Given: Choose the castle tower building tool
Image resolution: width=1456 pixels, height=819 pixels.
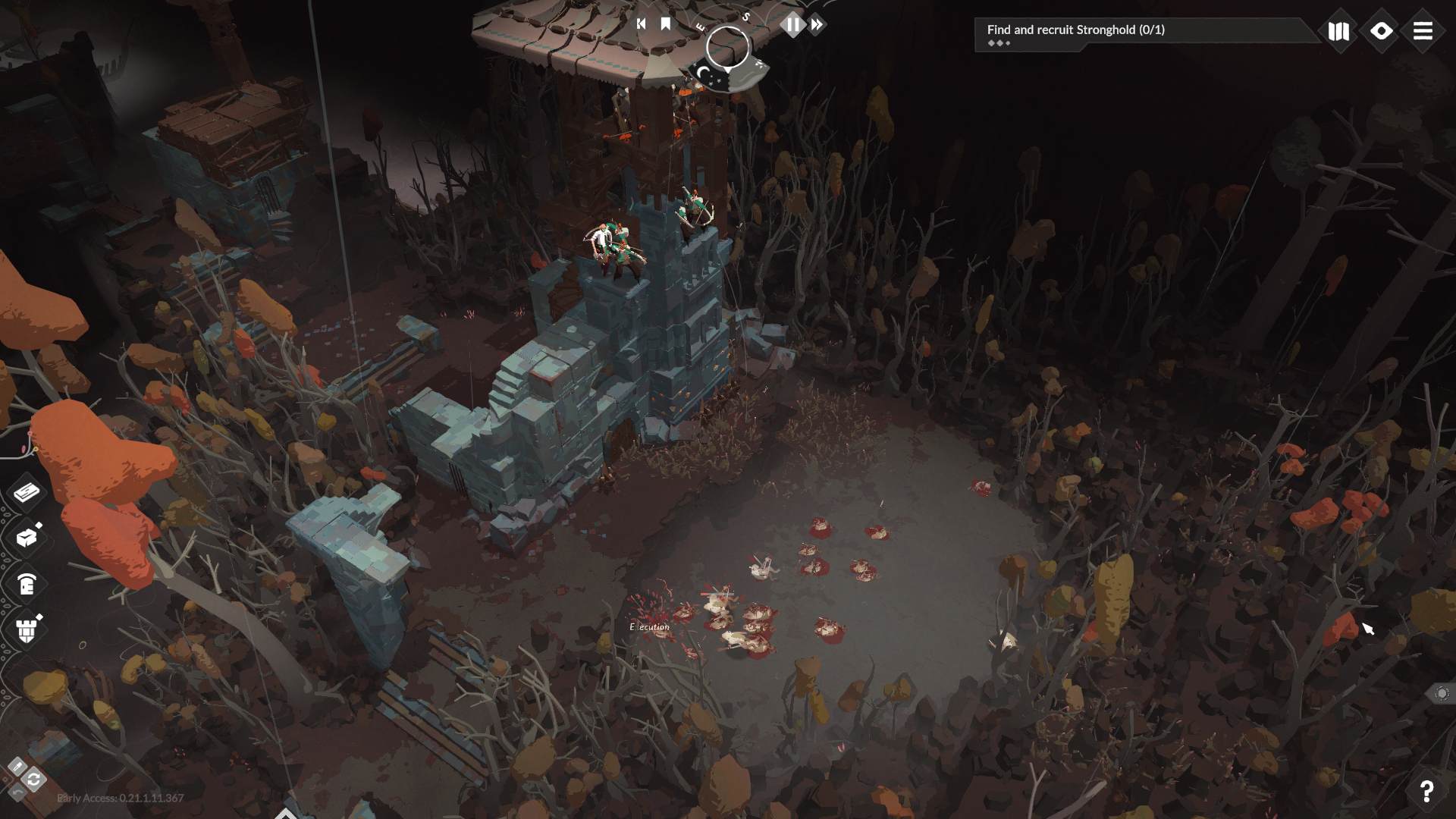Looking at the screenshot, I should (x=27, y=629).
